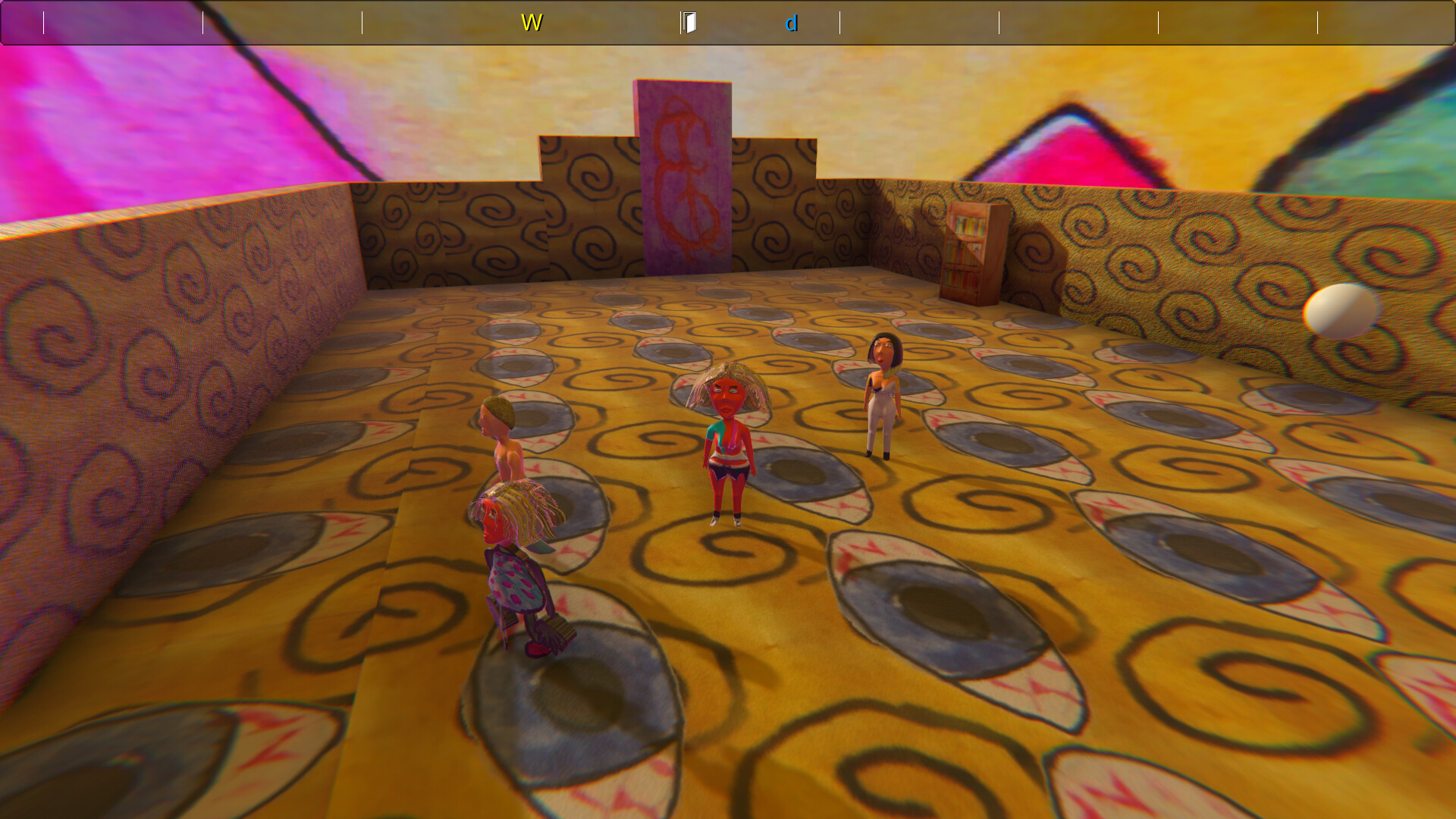
Task: Click the yellow W item in the hotbar
Action: 531,22
